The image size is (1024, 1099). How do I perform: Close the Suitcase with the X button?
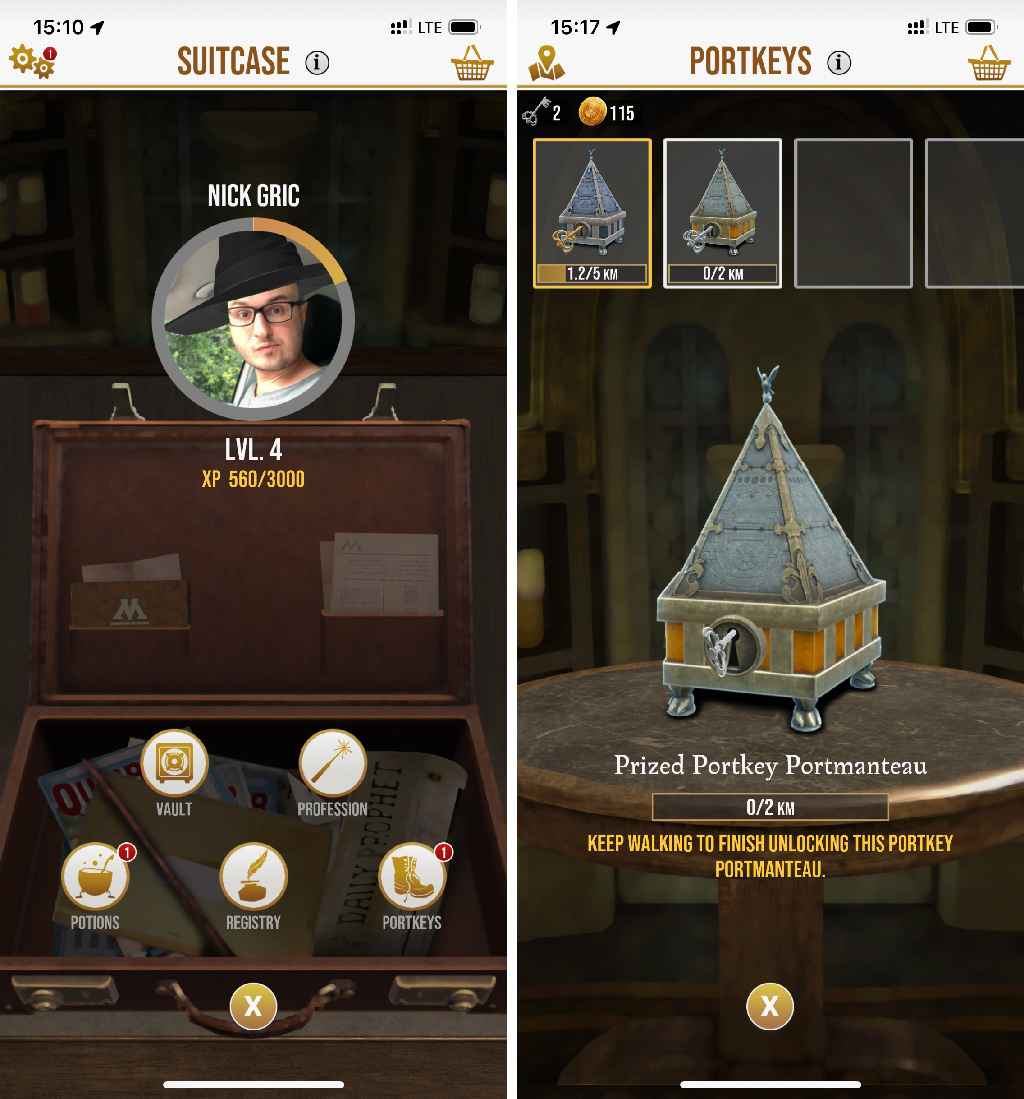[x=253, y=1006]
